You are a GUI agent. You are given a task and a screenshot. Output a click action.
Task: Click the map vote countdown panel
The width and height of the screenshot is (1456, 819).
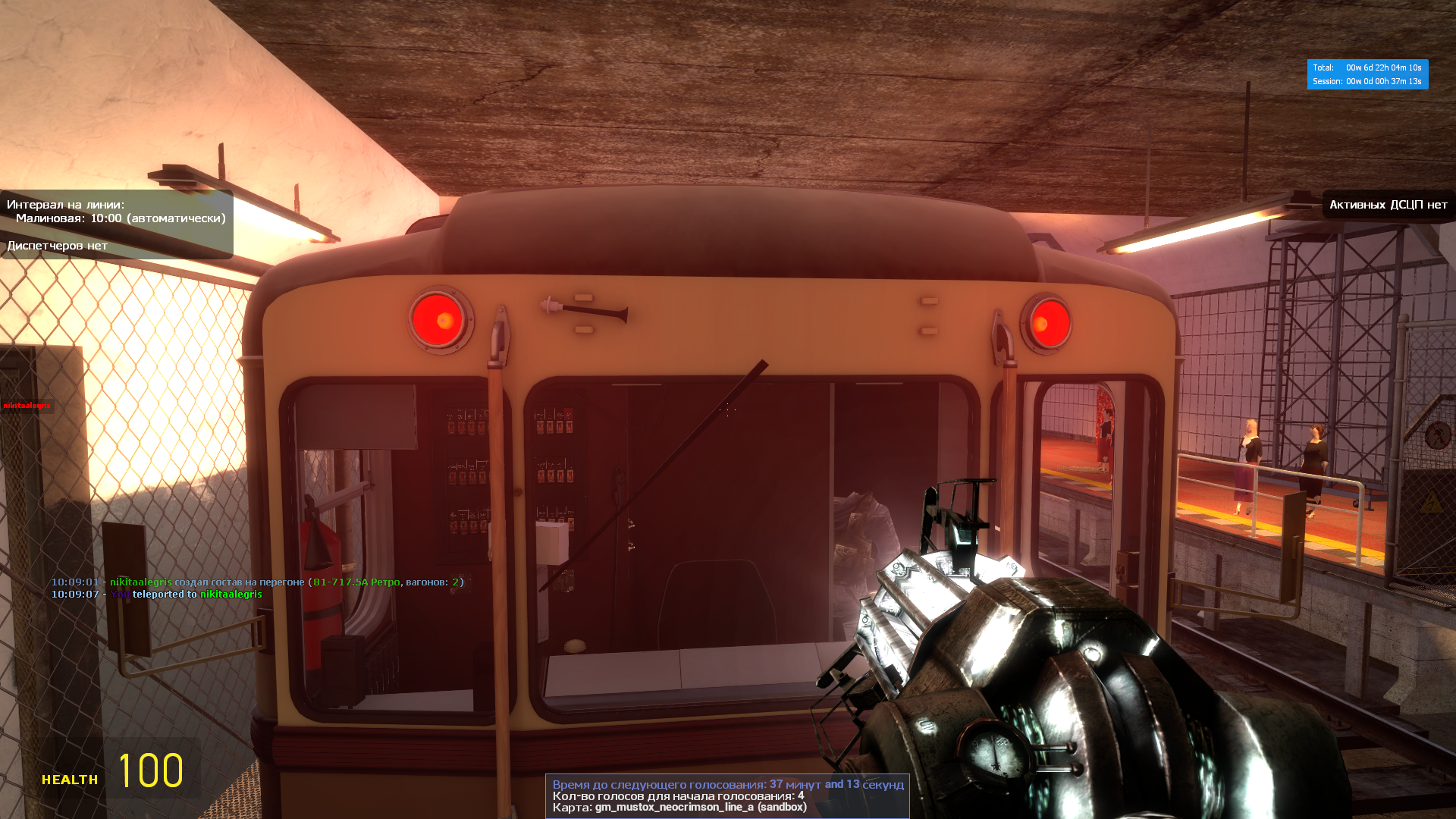[x=727, y=795]
